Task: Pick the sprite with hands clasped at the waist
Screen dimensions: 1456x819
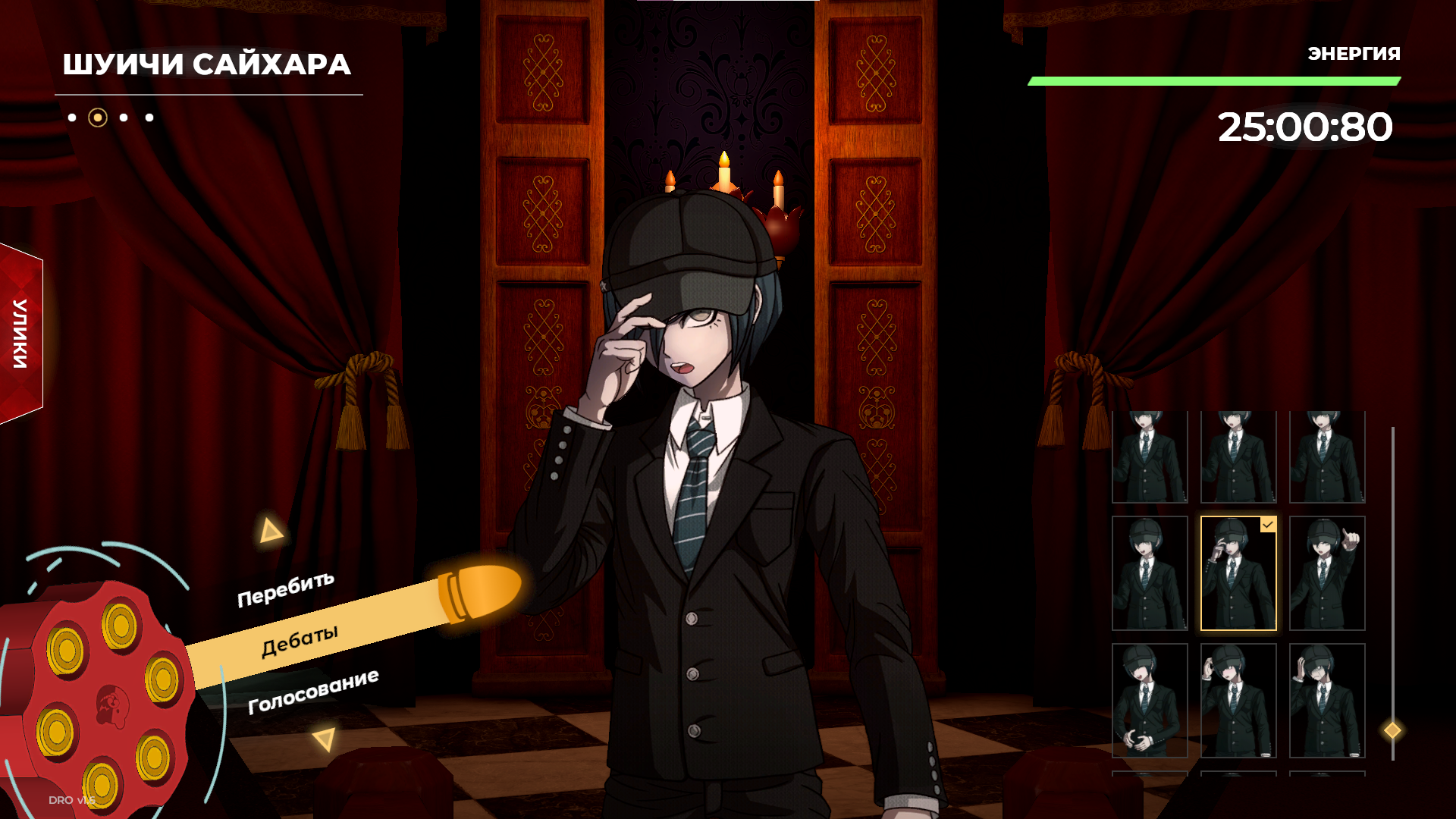Action: pos(1150,701)
